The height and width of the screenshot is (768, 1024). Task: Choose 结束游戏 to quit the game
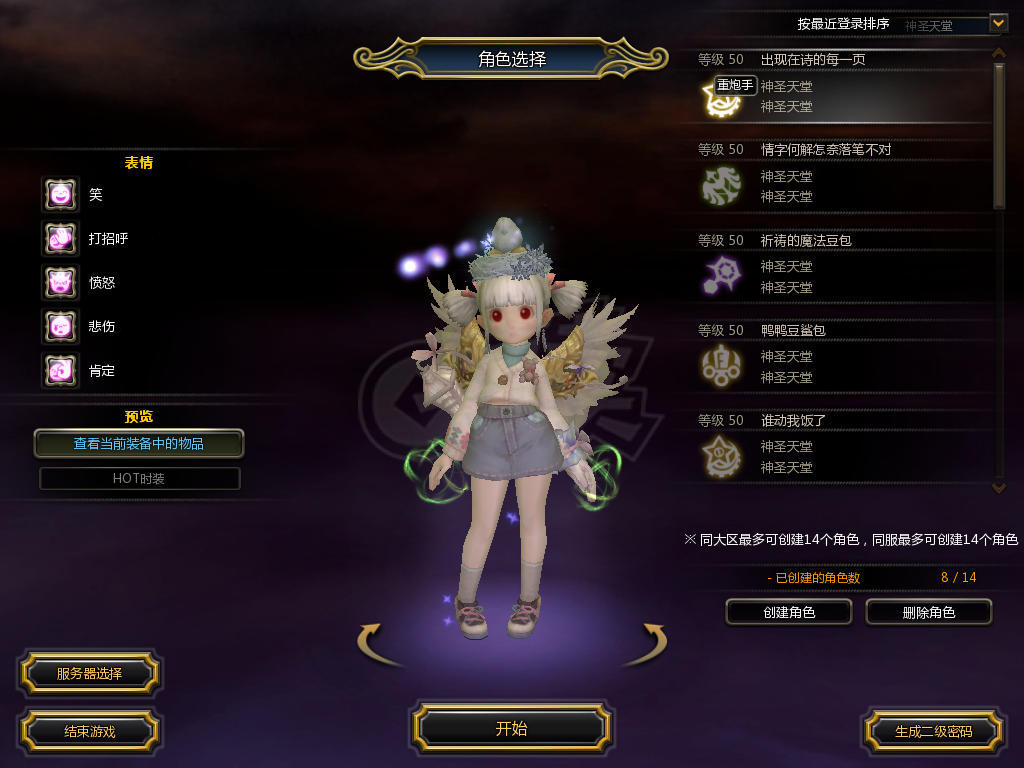pos(89,731)
